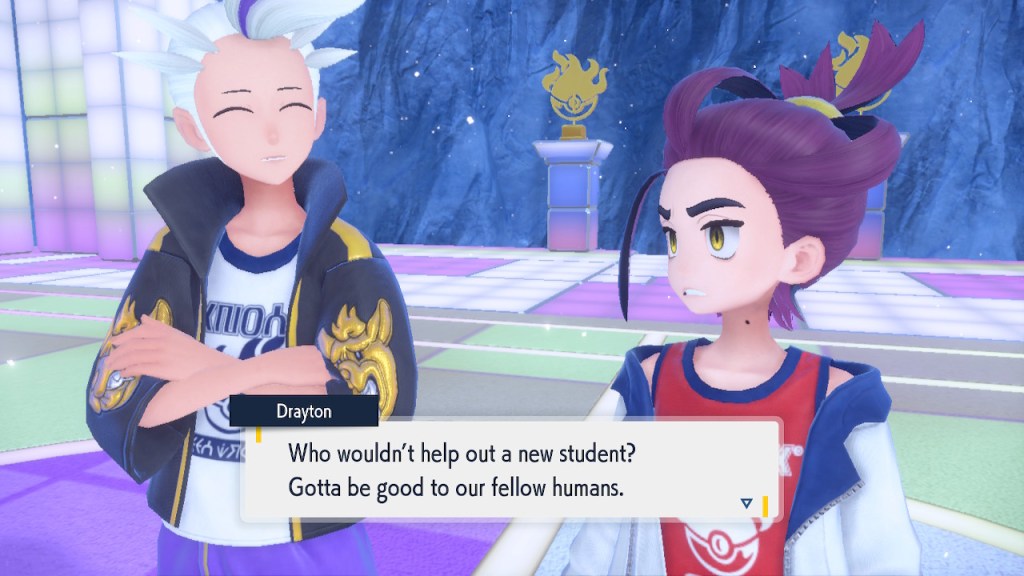This screenshot has width=1024, height=576.
Task: Click Drayton's dialogue text box
Action: (x=510, y=470)
